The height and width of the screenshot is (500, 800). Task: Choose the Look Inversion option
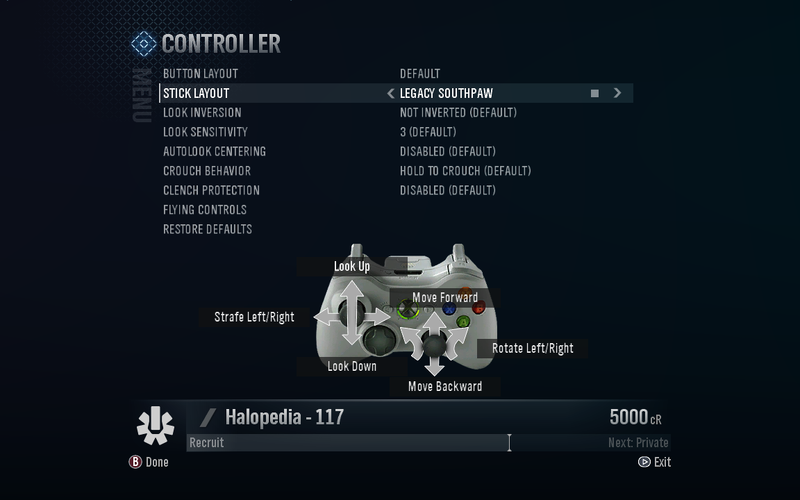202,113
